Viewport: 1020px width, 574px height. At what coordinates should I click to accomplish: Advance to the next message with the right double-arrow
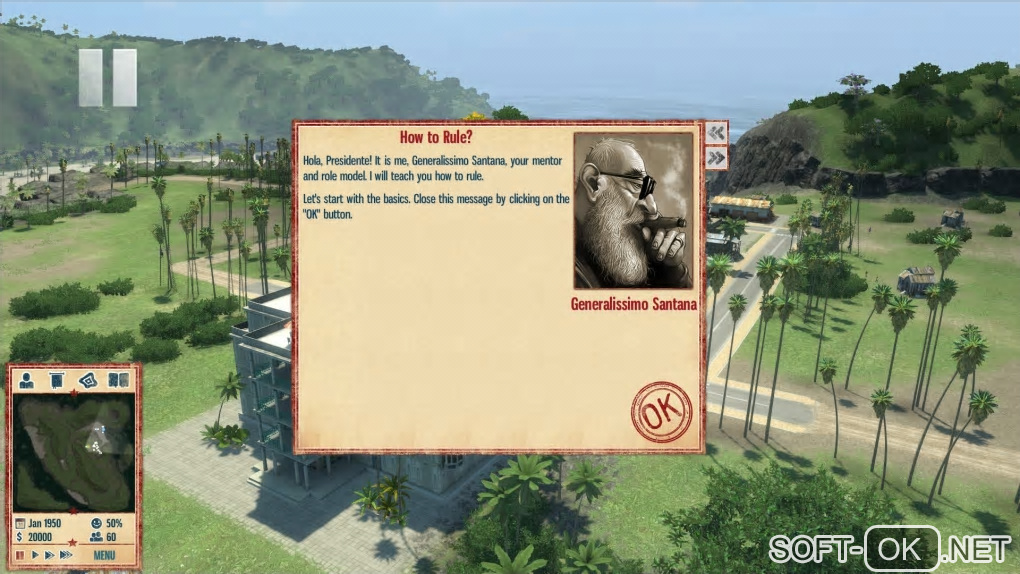point(716,158)
